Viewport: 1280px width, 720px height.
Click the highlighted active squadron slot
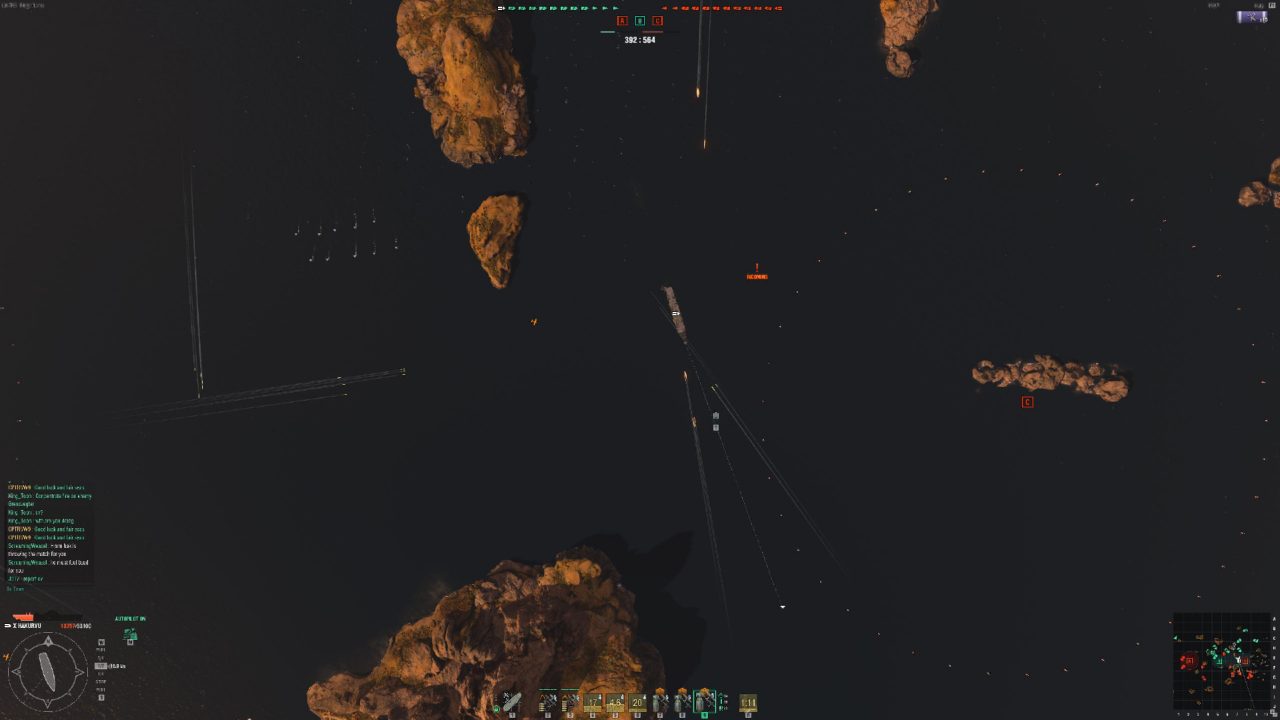(704, 698)
